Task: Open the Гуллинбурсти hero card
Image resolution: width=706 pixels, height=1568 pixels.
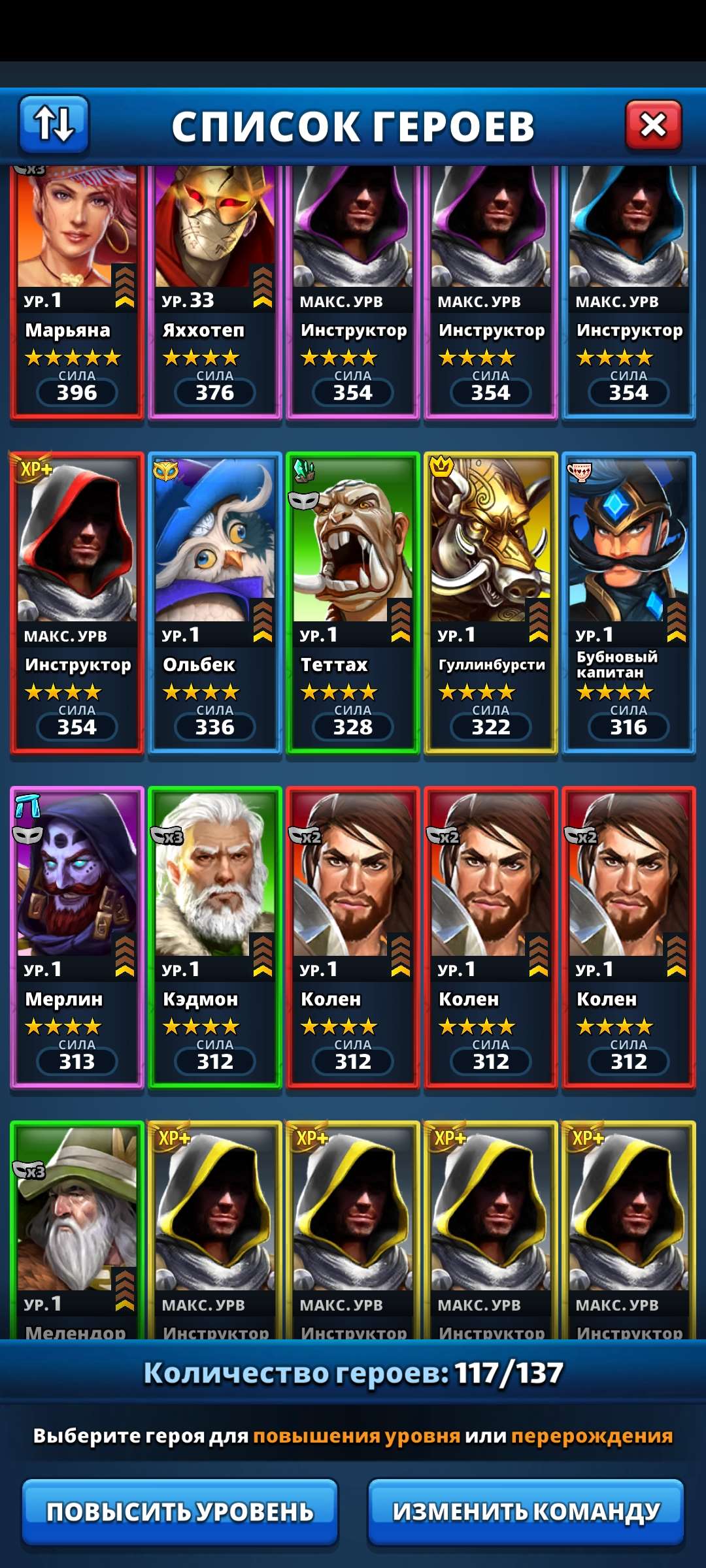Action: (491, 602)
